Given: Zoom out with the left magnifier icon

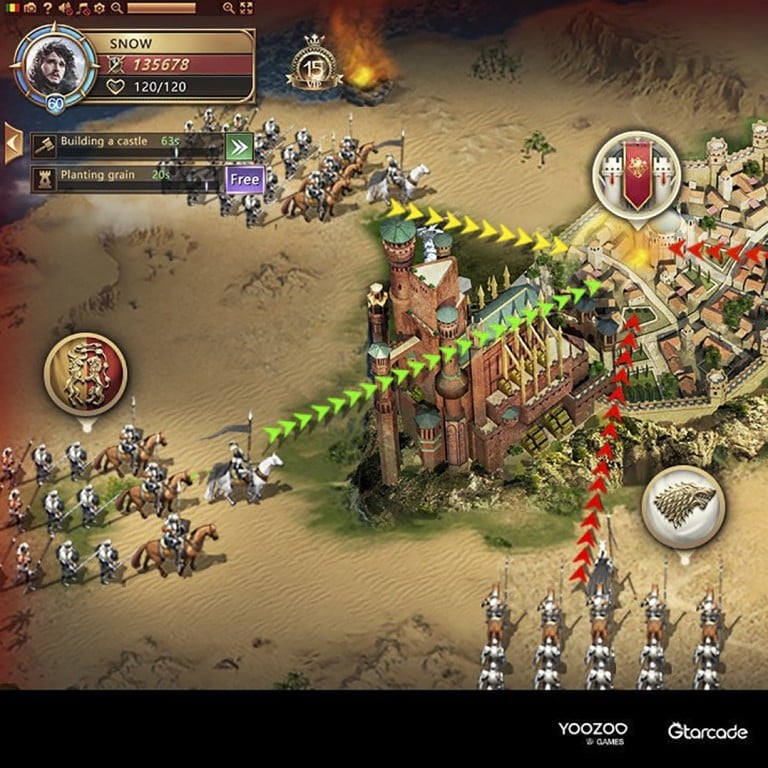Looking at the screenshot, I should pos(117,8).
